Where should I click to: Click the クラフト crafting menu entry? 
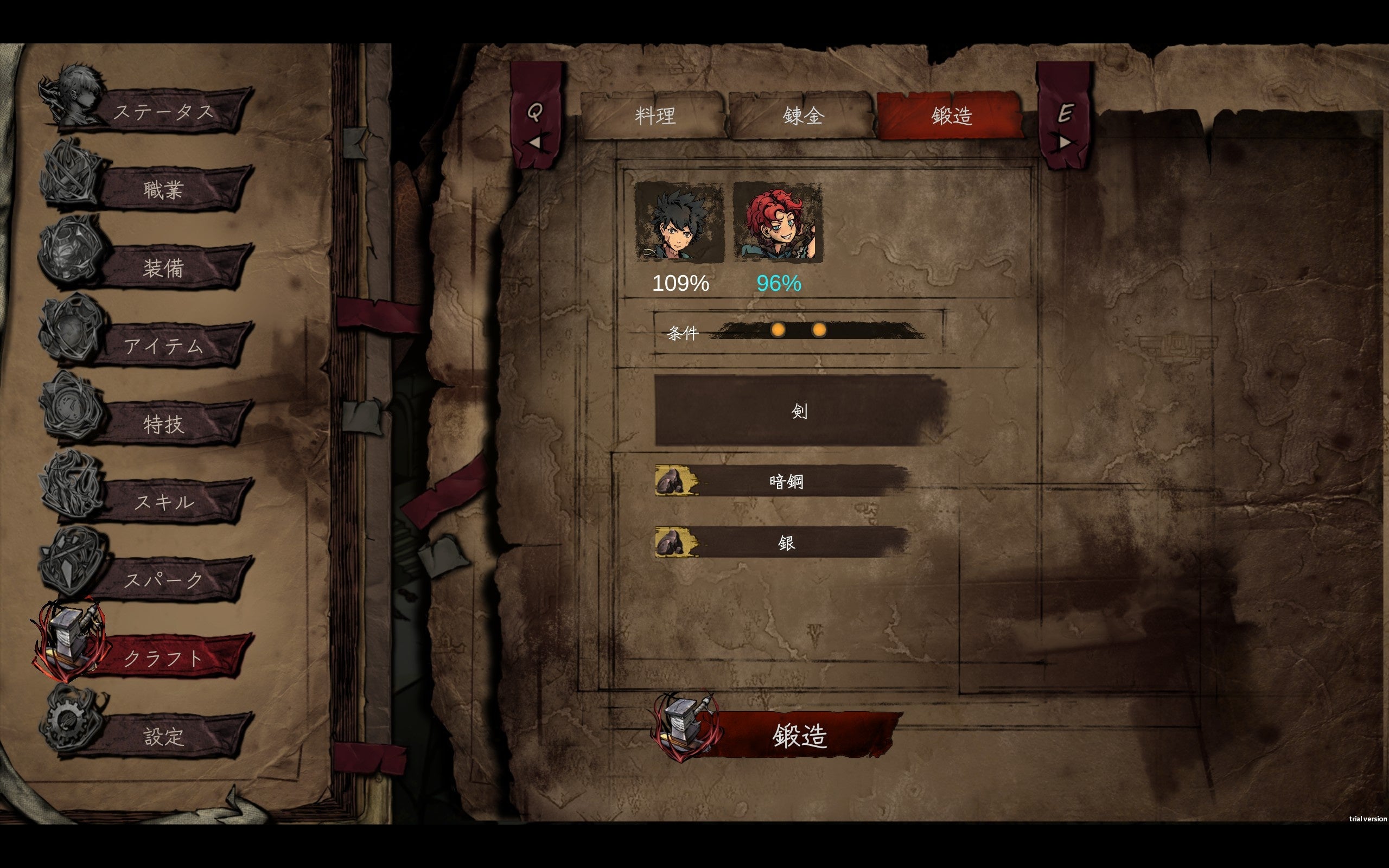click(x=163, y=658)
